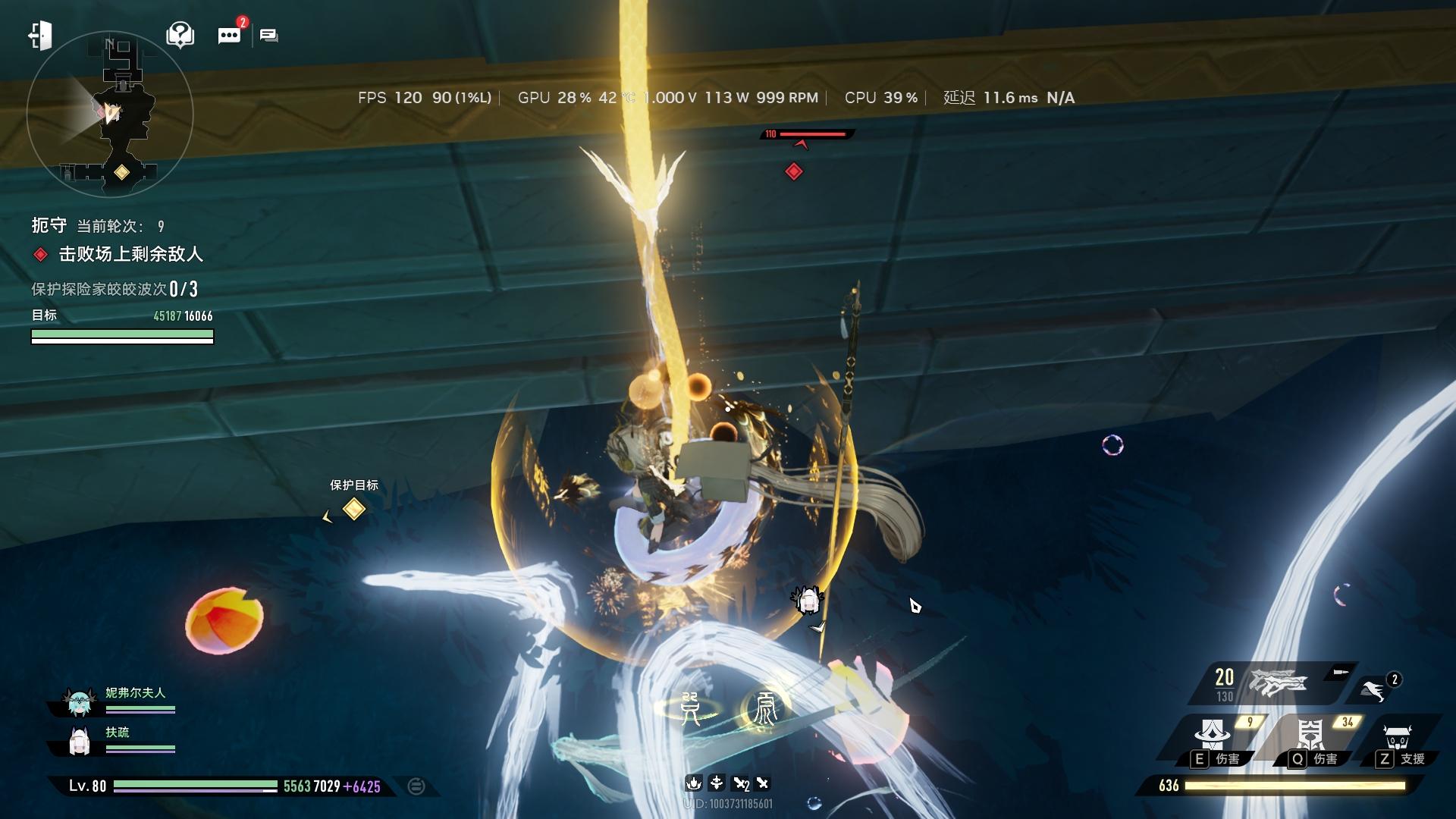Toggle the quick message panel icon
Image resolution: width=1456 pixels, height=819 pixels.
pyautogui.click(x=269, y=36)
